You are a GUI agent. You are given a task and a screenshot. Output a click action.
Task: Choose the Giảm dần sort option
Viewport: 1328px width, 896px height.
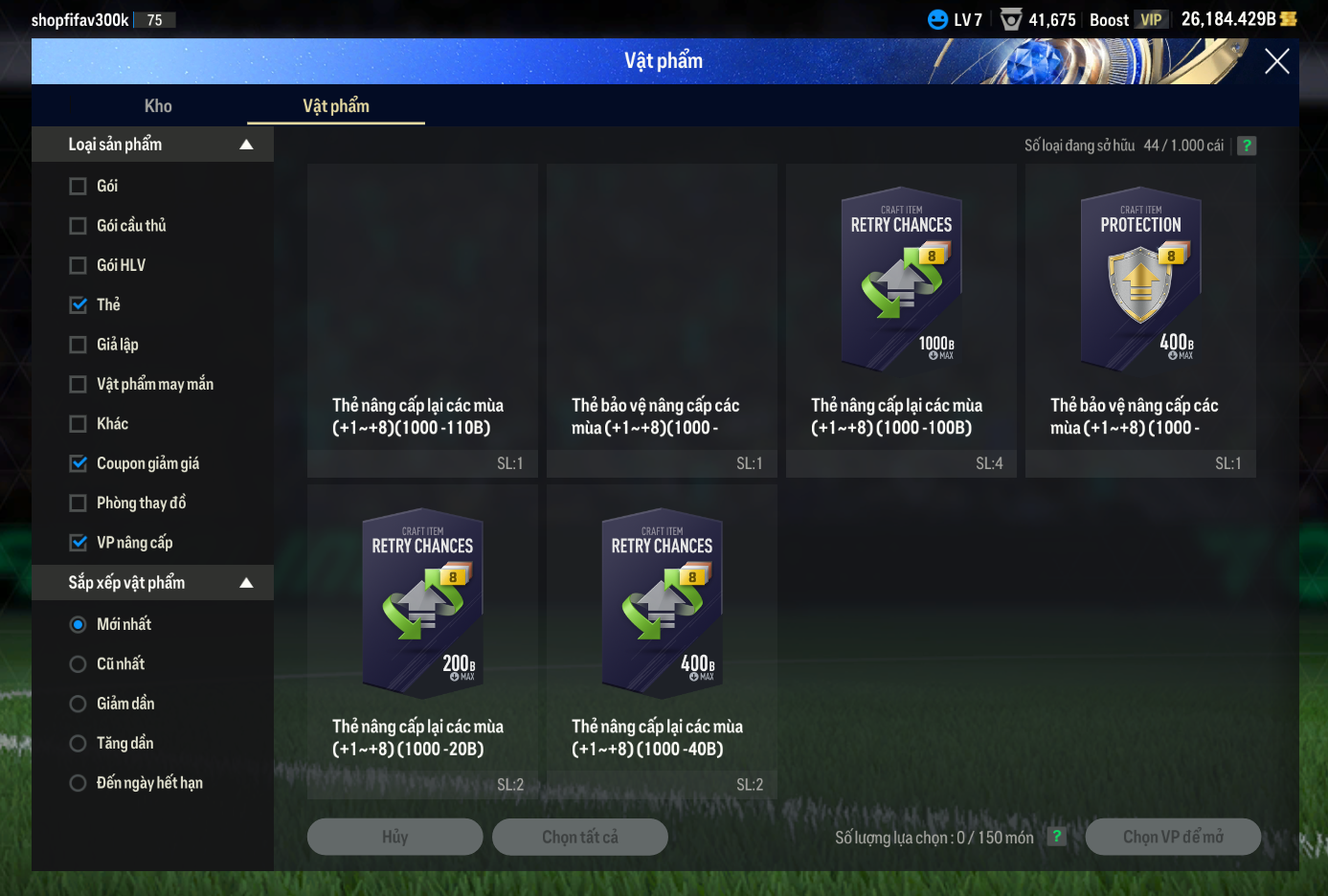click(x=79, y=704)
